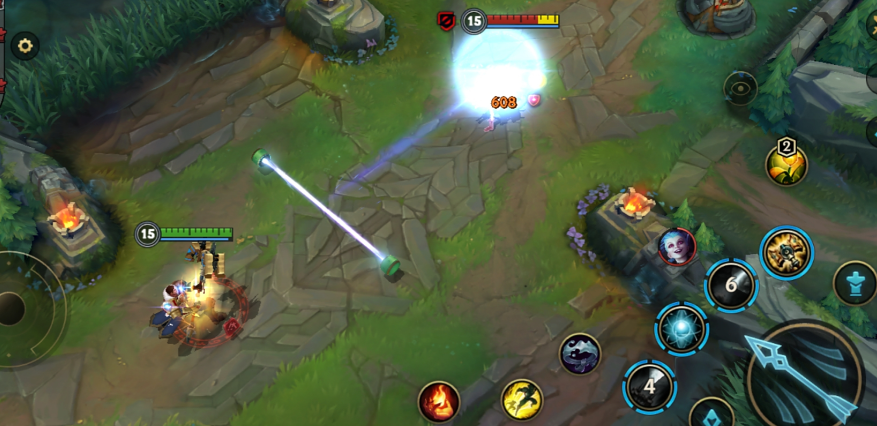The width and height of the screenshot is (877, 426).
Task: Open the gear settings menu
Action: point(24,44)
